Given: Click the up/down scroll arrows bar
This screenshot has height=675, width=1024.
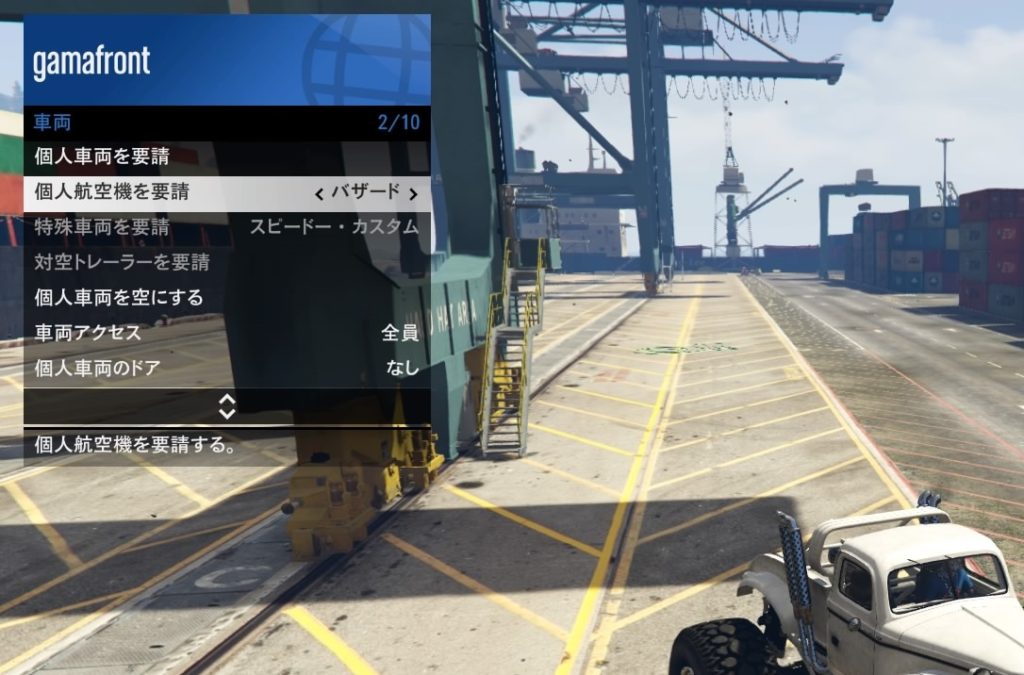Looking at the screenshot, I should pyautogui.click(x=227, y=405).
